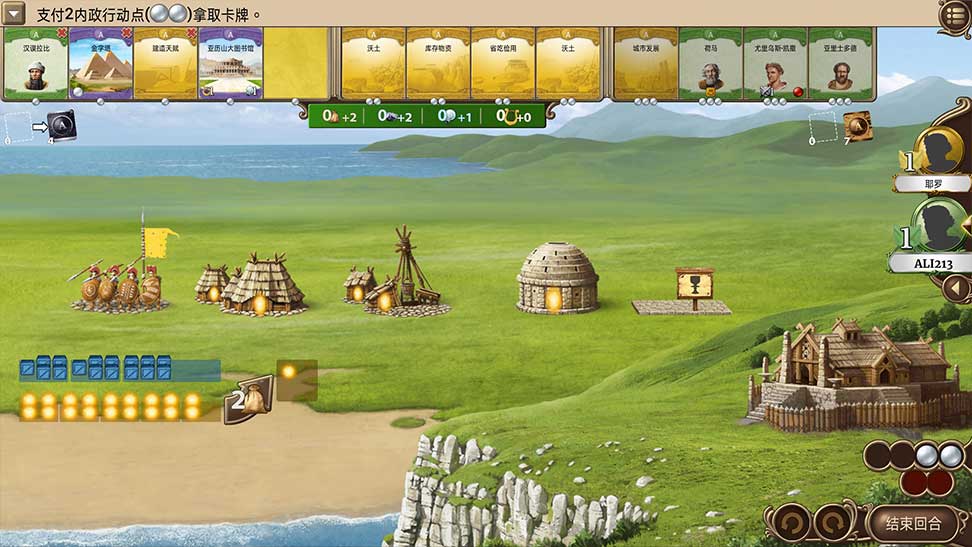This screenshot has width=972, height=547.
Task: Choose the 亚历山大图书馆 wonder card
Action: pos(230,64)
